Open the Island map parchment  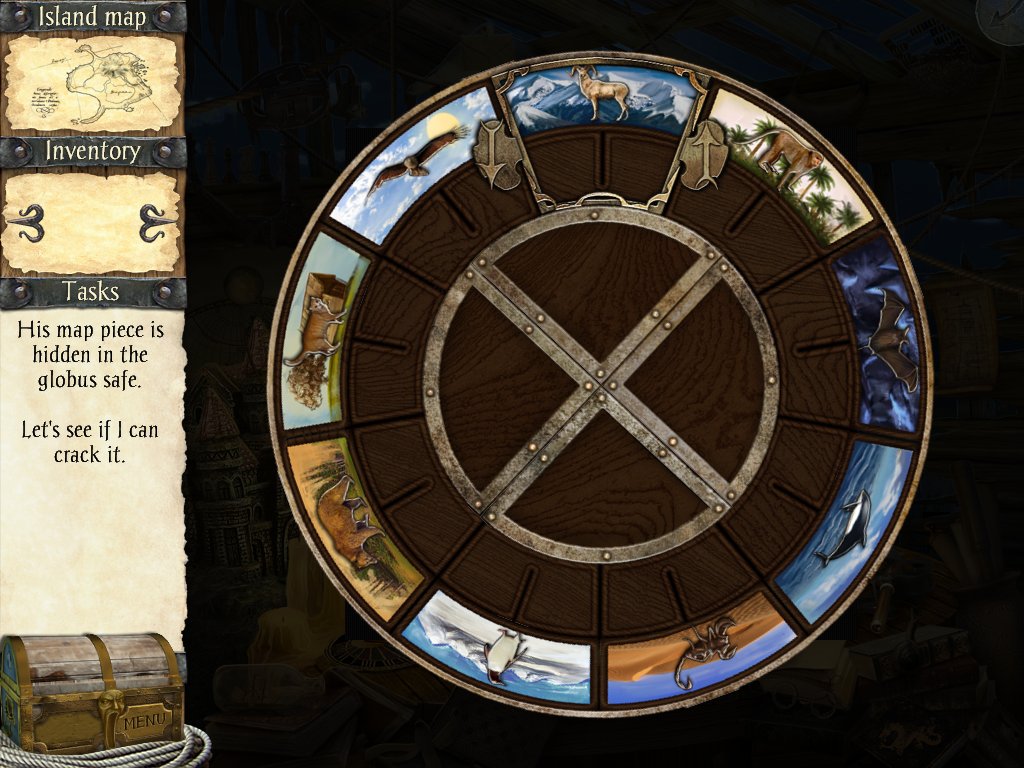(x=92, y=84)
